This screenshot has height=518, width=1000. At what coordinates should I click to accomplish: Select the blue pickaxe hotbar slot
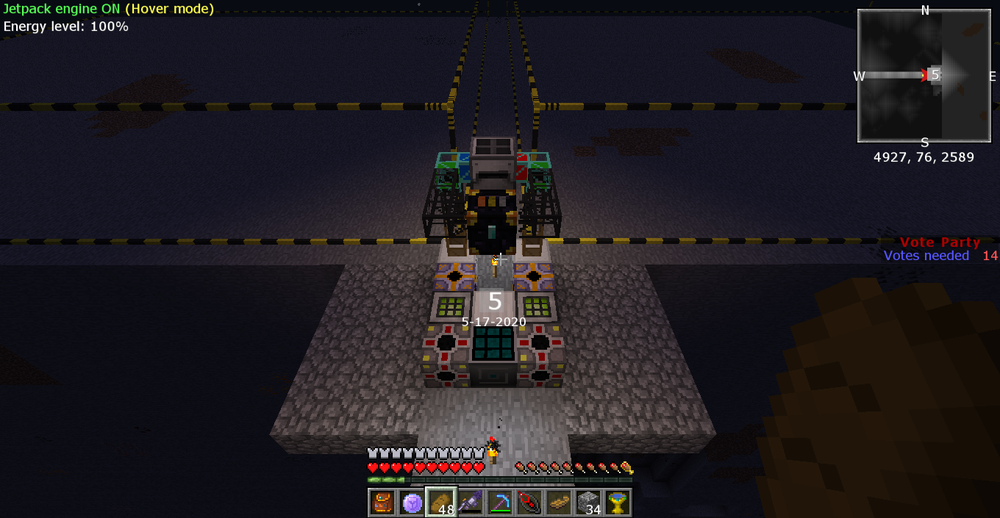point(500,502)
